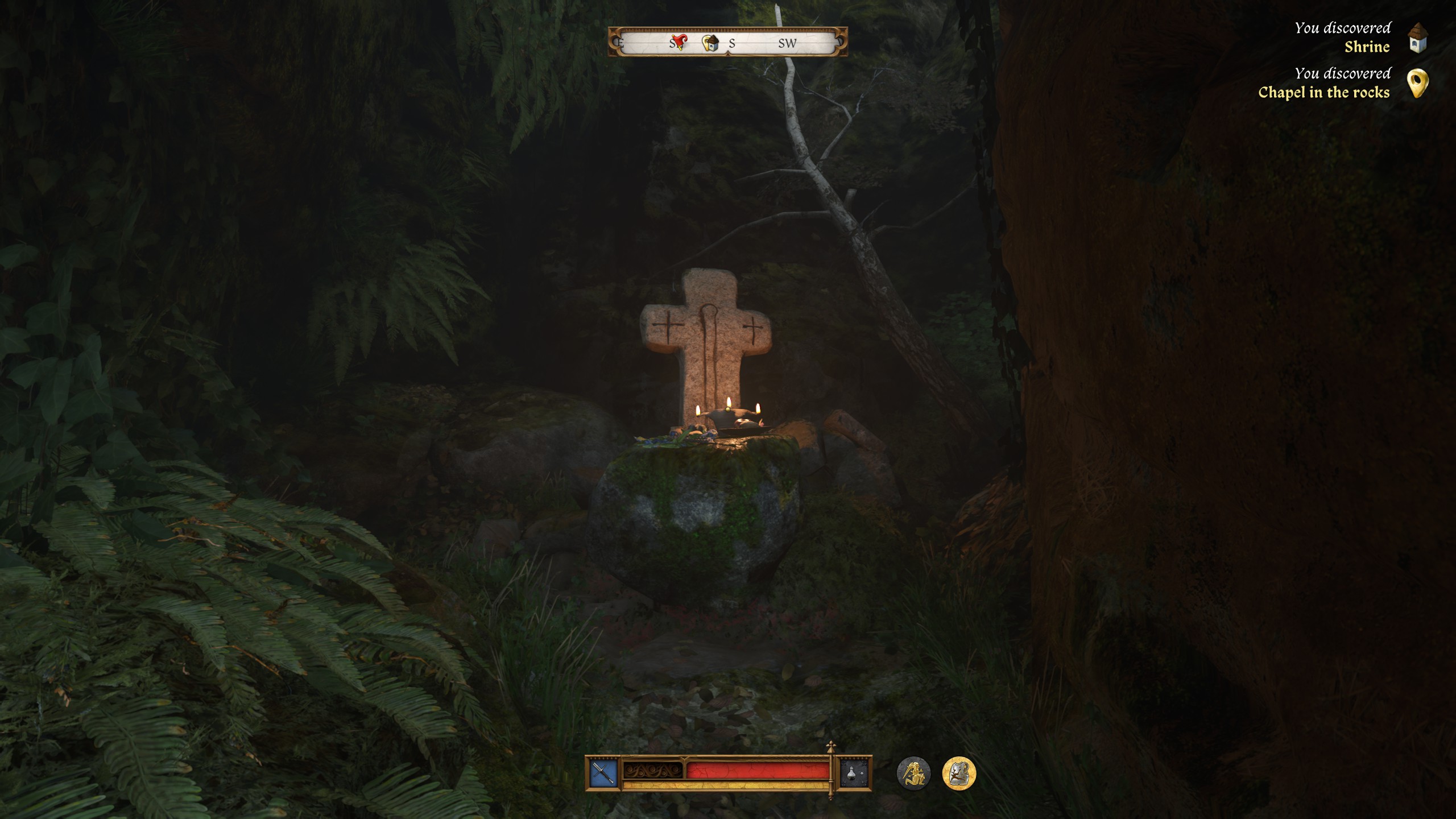Inspect the damaged armor status icon
Viewport: 1456px width, 819px height.
959,773
